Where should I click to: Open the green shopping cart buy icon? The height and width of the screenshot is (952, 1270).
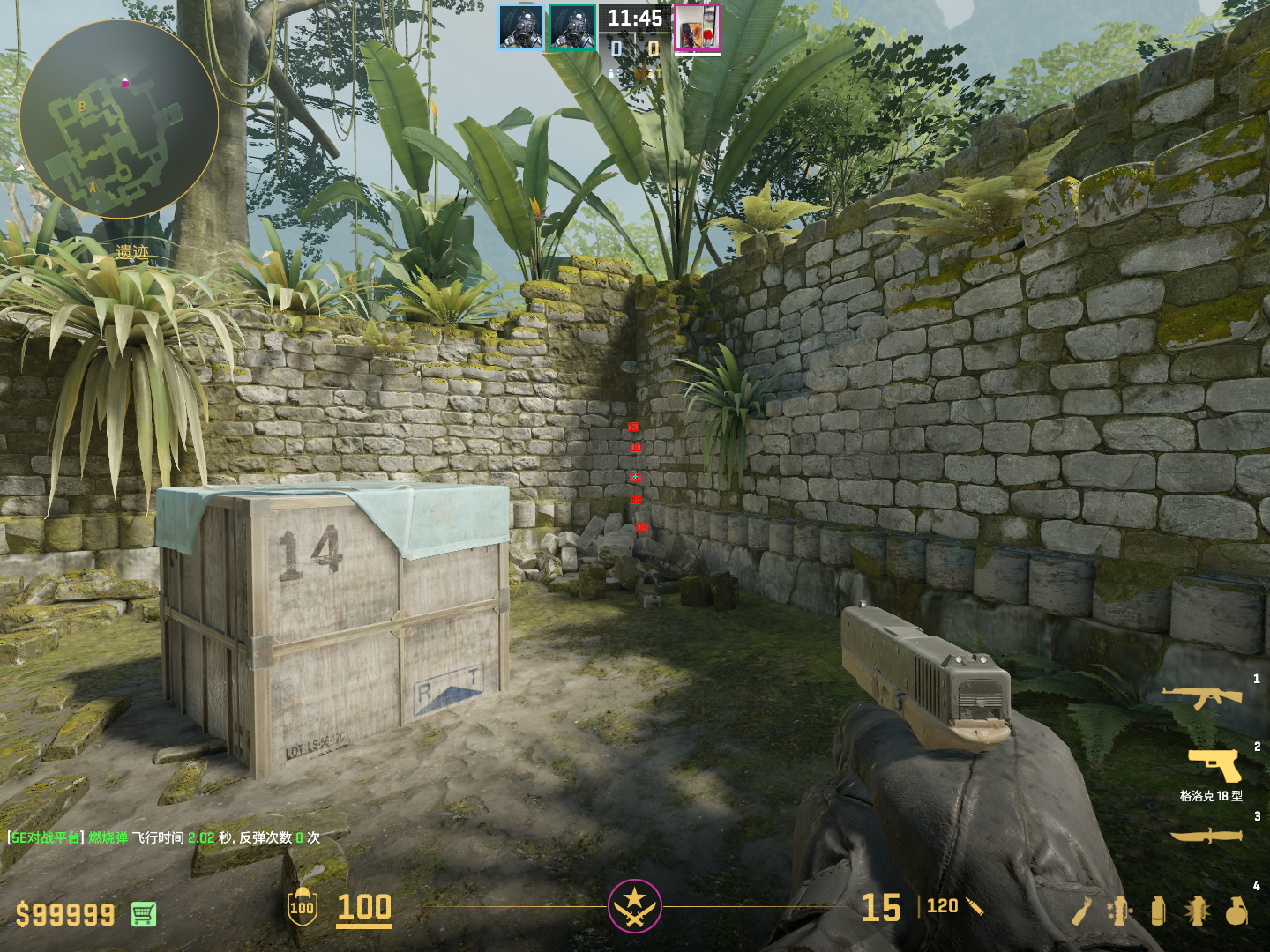pos(144,914)
